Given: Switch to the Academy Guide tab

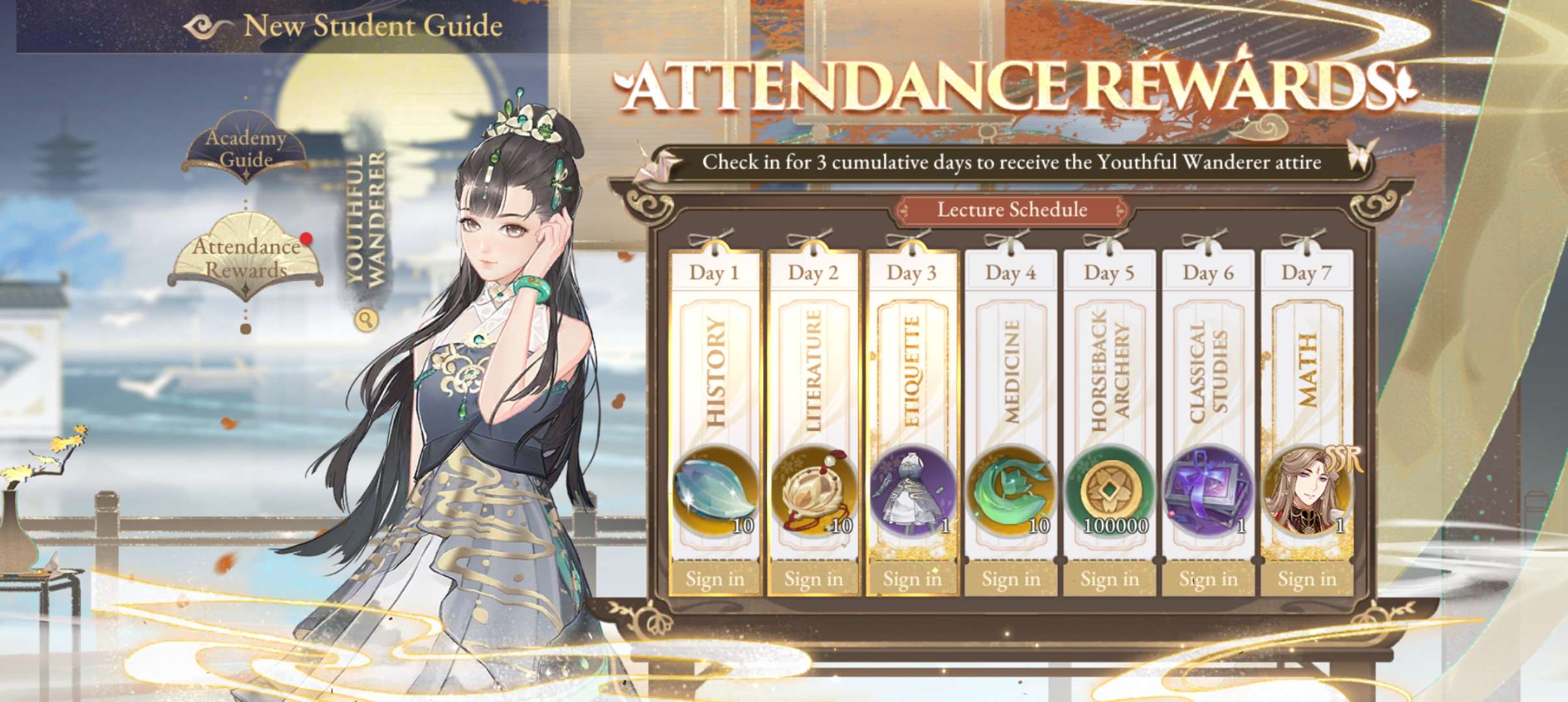Looking at the screenshot, I should point(246,149).
